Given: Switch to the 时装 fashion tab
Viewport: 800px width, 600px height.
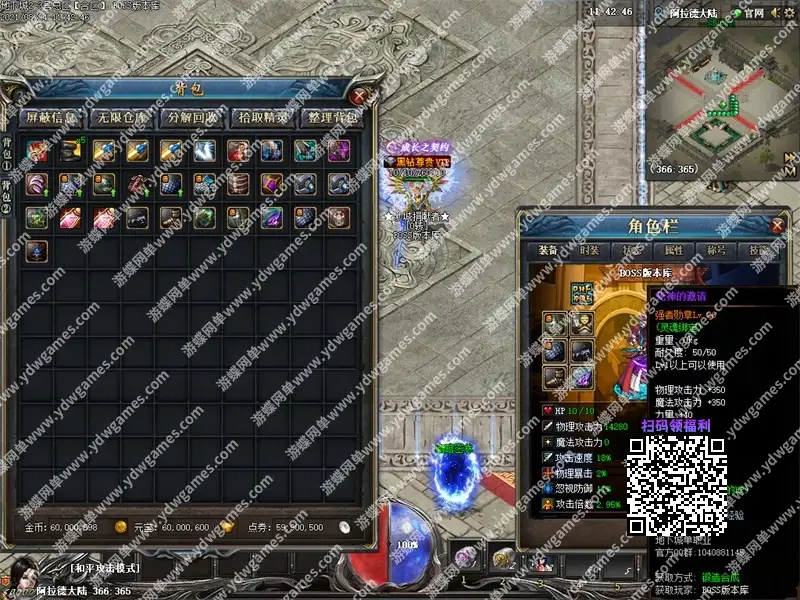Looking at the screenshot, I should (592, 251).
